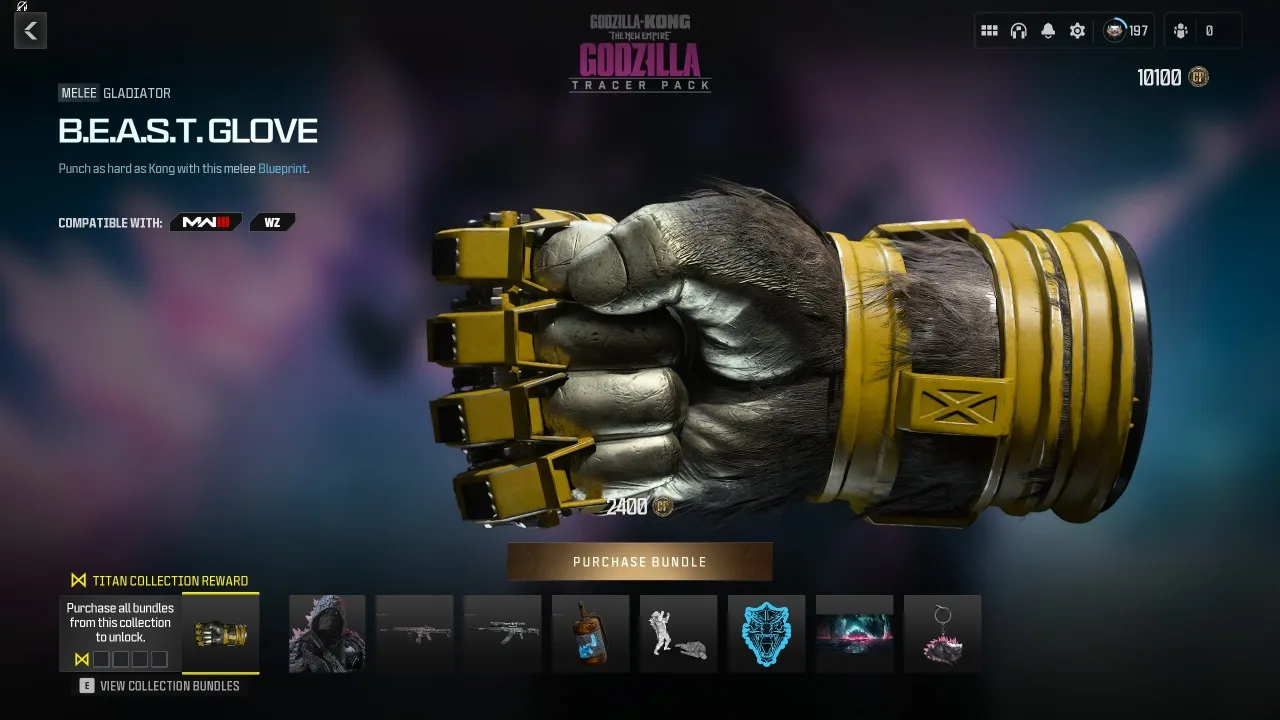1280x720 pixels.
Task: Open notifications via the bell icon
Action: click(1047, 30)
